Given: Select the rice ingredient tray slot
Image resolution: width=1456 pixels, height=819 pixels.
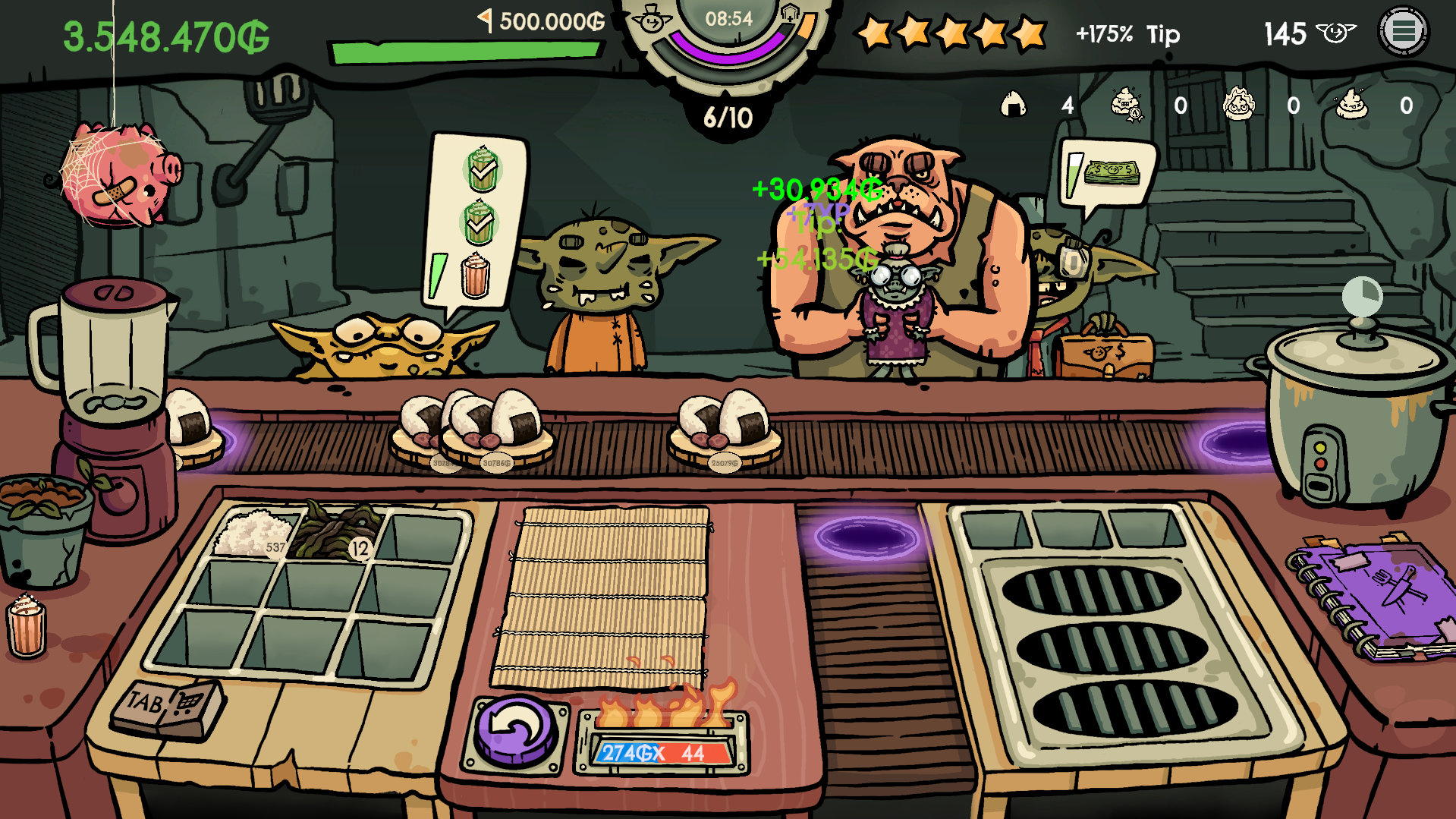Looking at the screenshot, I should [253, 533].
